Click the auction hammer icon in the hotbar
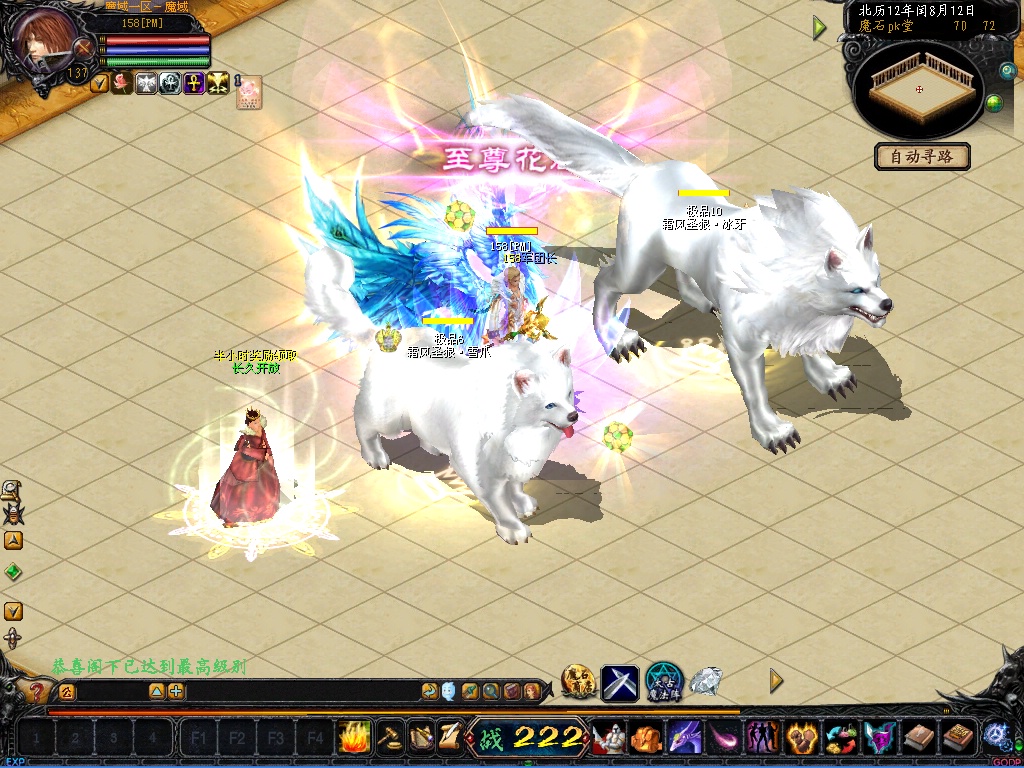This screenshot has width=1024, height=768. pyautogui.click(x=390, y=737)
